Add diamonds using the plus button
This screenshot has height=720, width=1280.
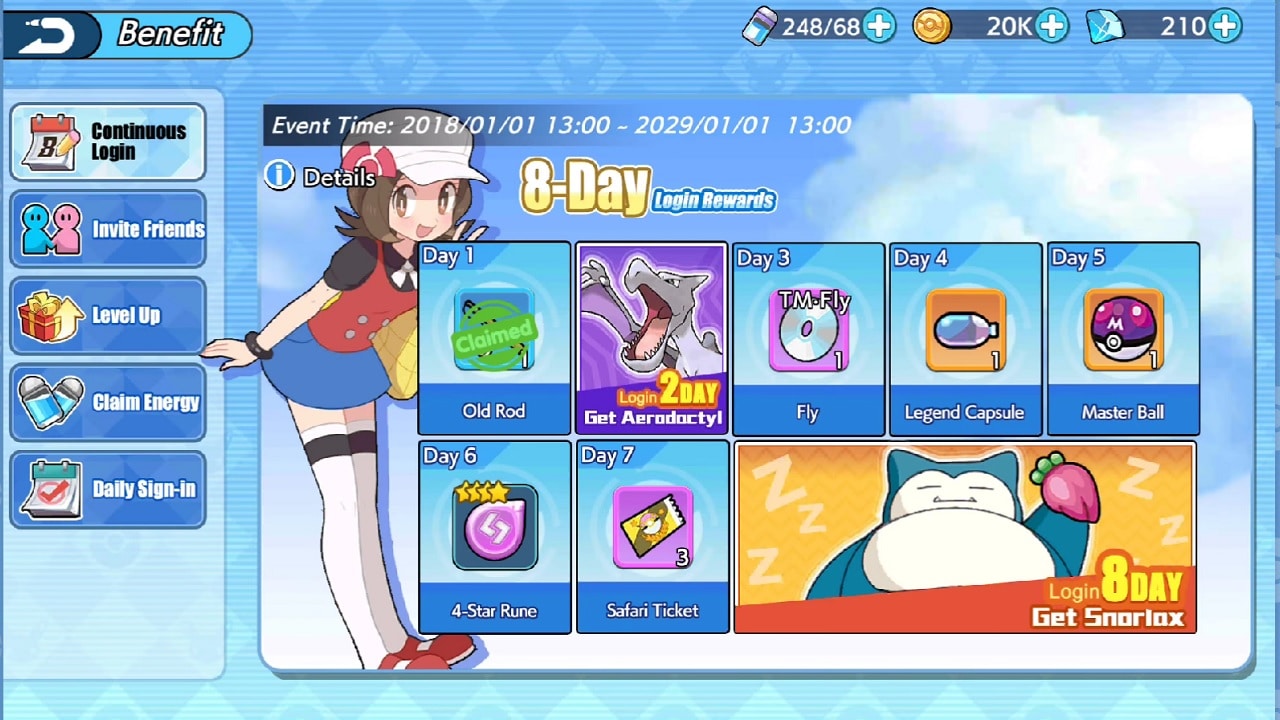tap(1225, 27)
